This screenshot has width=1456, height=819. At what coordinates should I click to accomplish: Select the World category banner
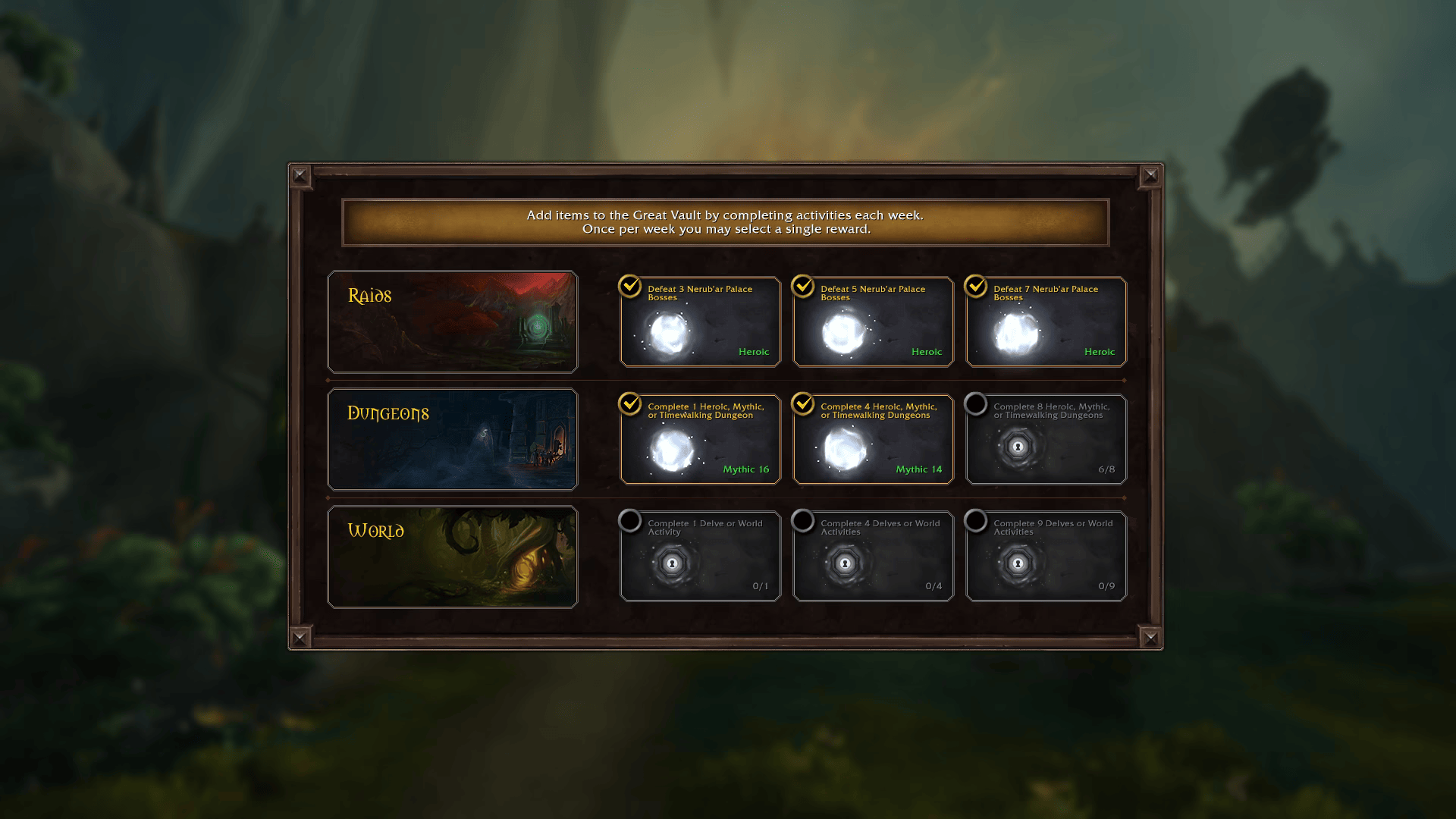452,557
